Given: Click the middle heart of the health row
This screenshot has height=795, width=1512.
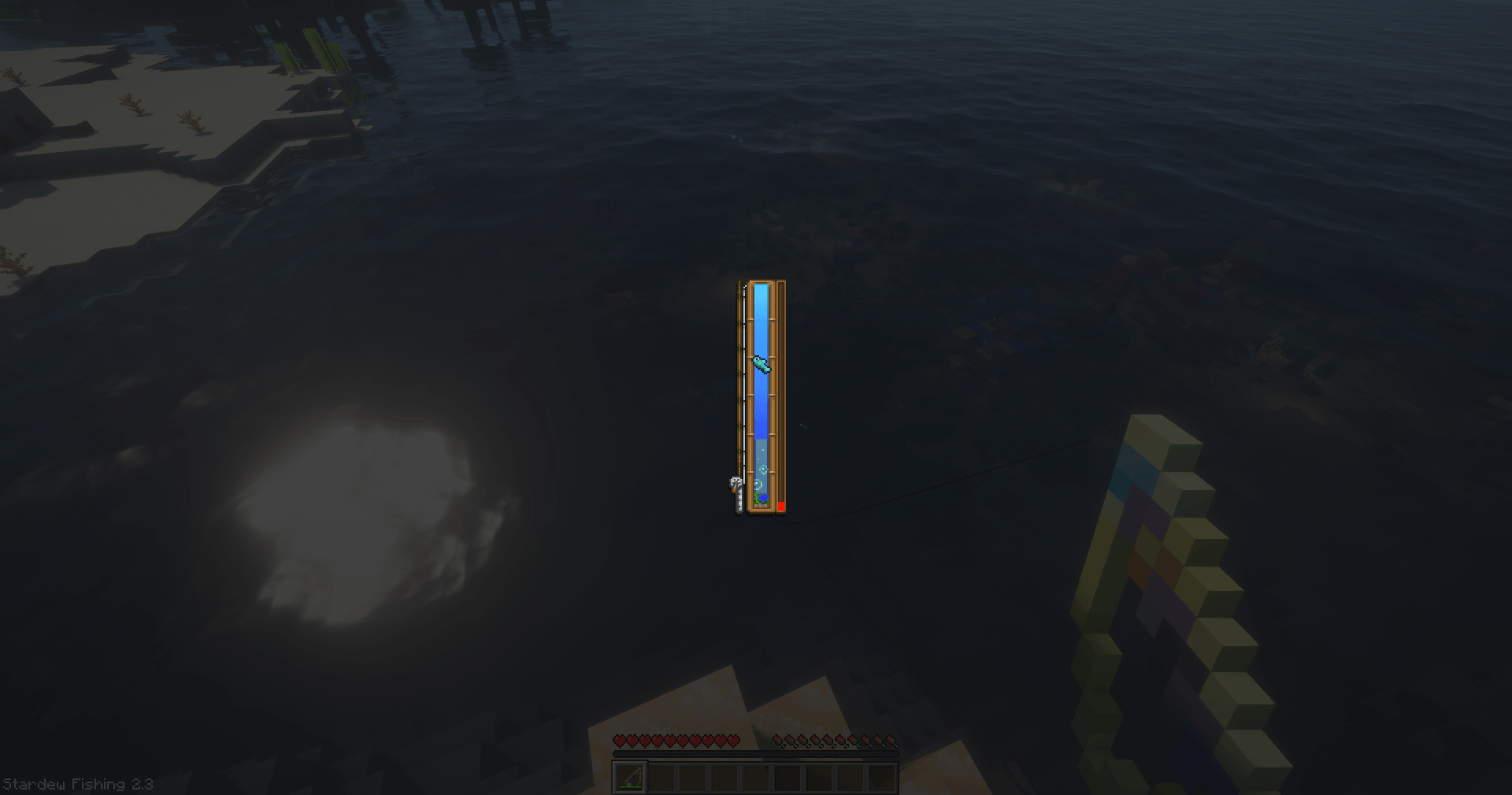Looking at the screenshot, I should pos(676,741).
